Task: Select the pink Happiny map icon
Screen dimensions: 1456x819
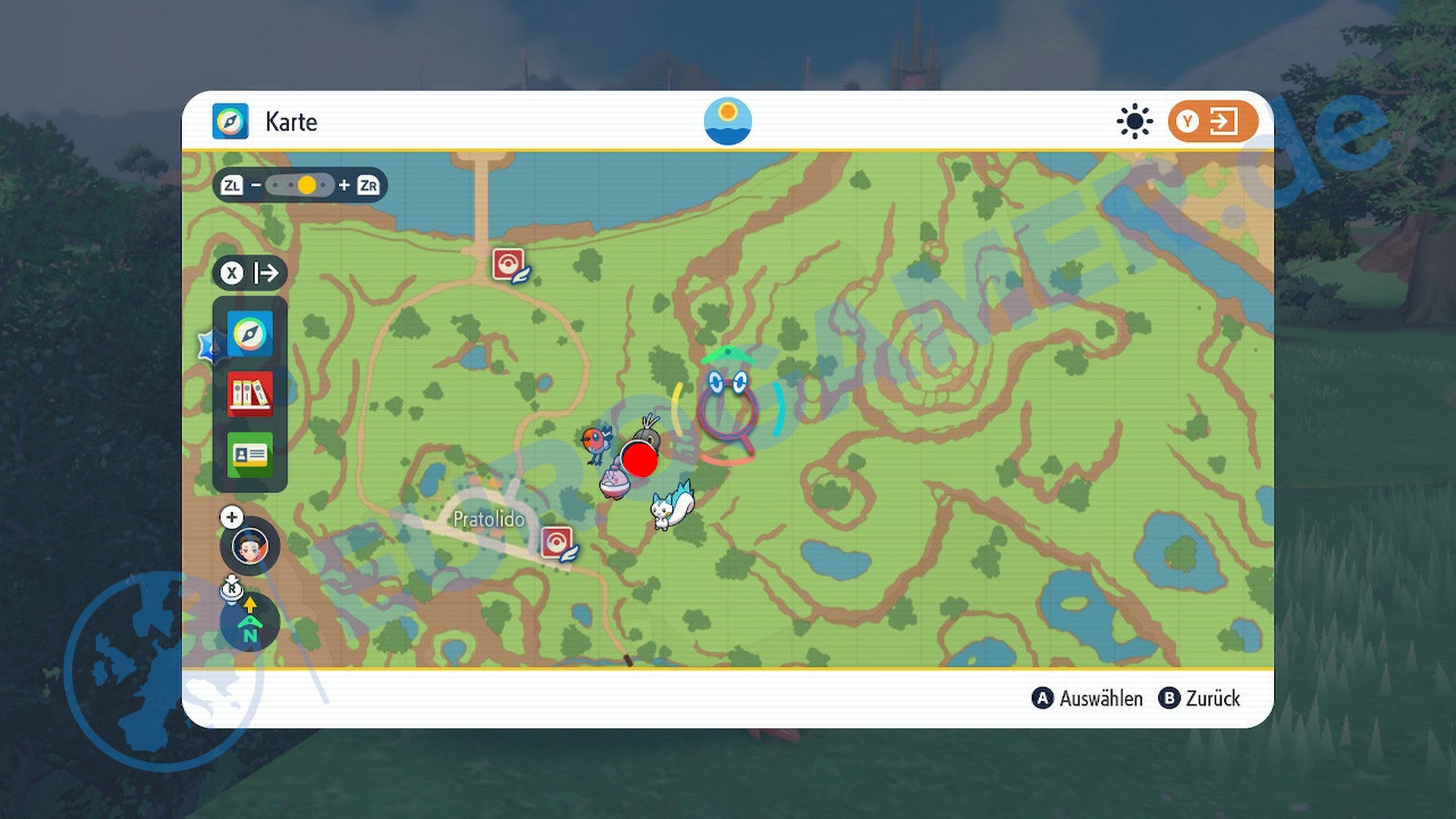Action: pos(613,482)
